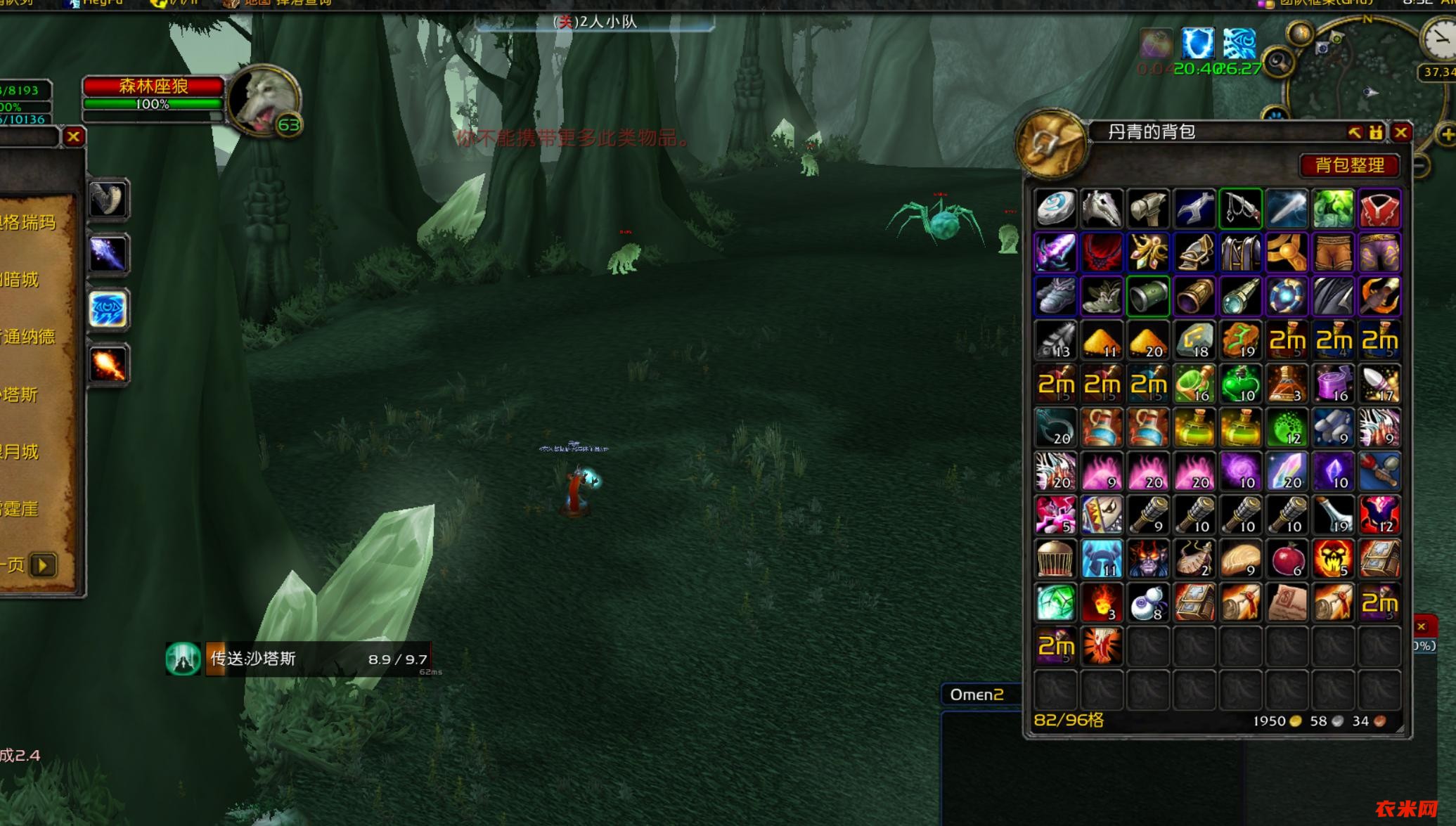
Task: Click the bag portrait icon of 丹青的背包
Action: pyautogui.click(x=1051, y=144)
